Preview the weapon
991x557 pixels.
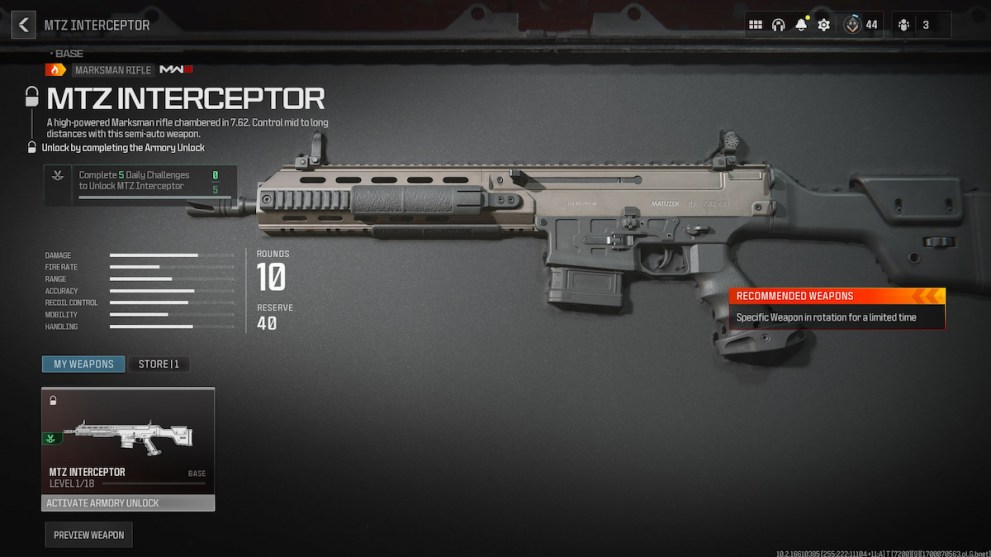click(88, 535)
